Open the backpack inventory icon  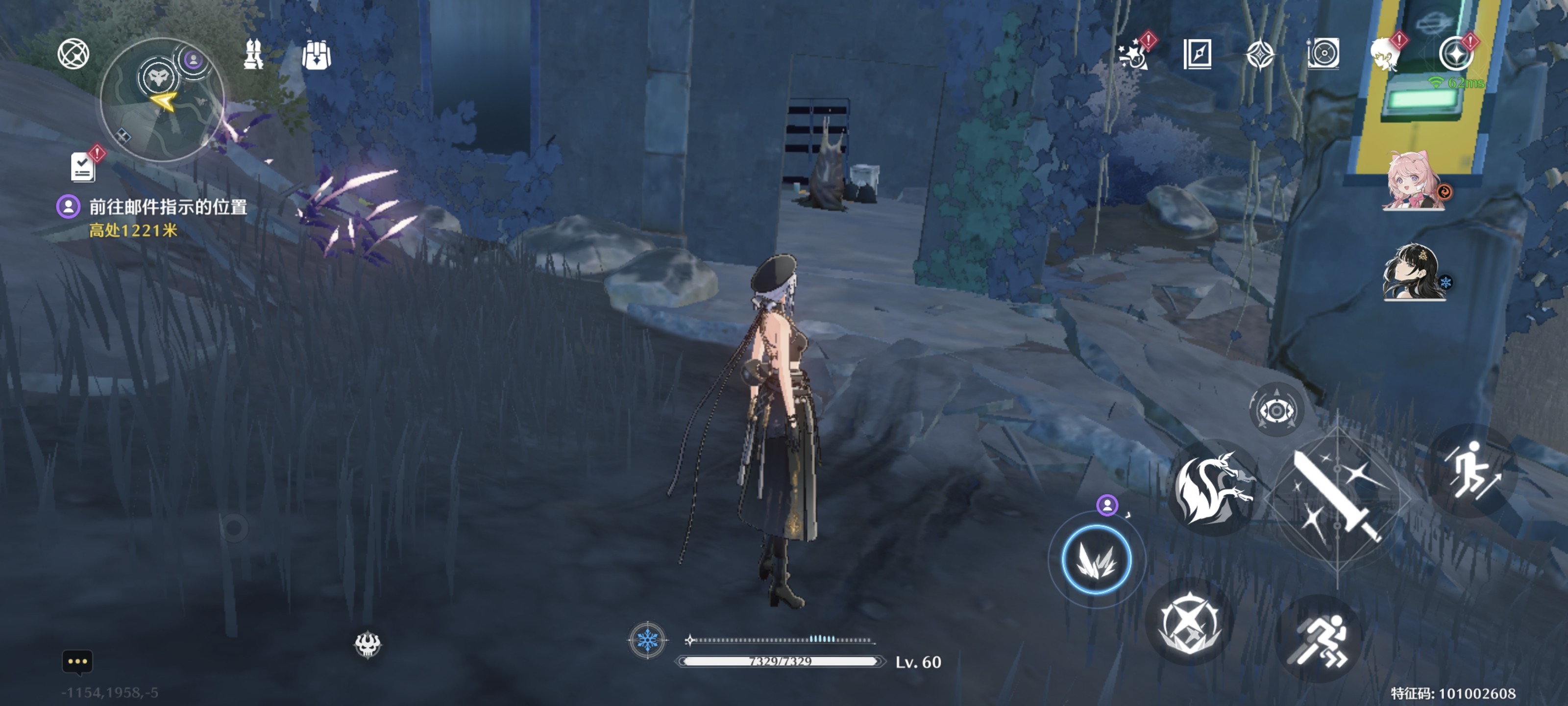click(x=316, y=55)
